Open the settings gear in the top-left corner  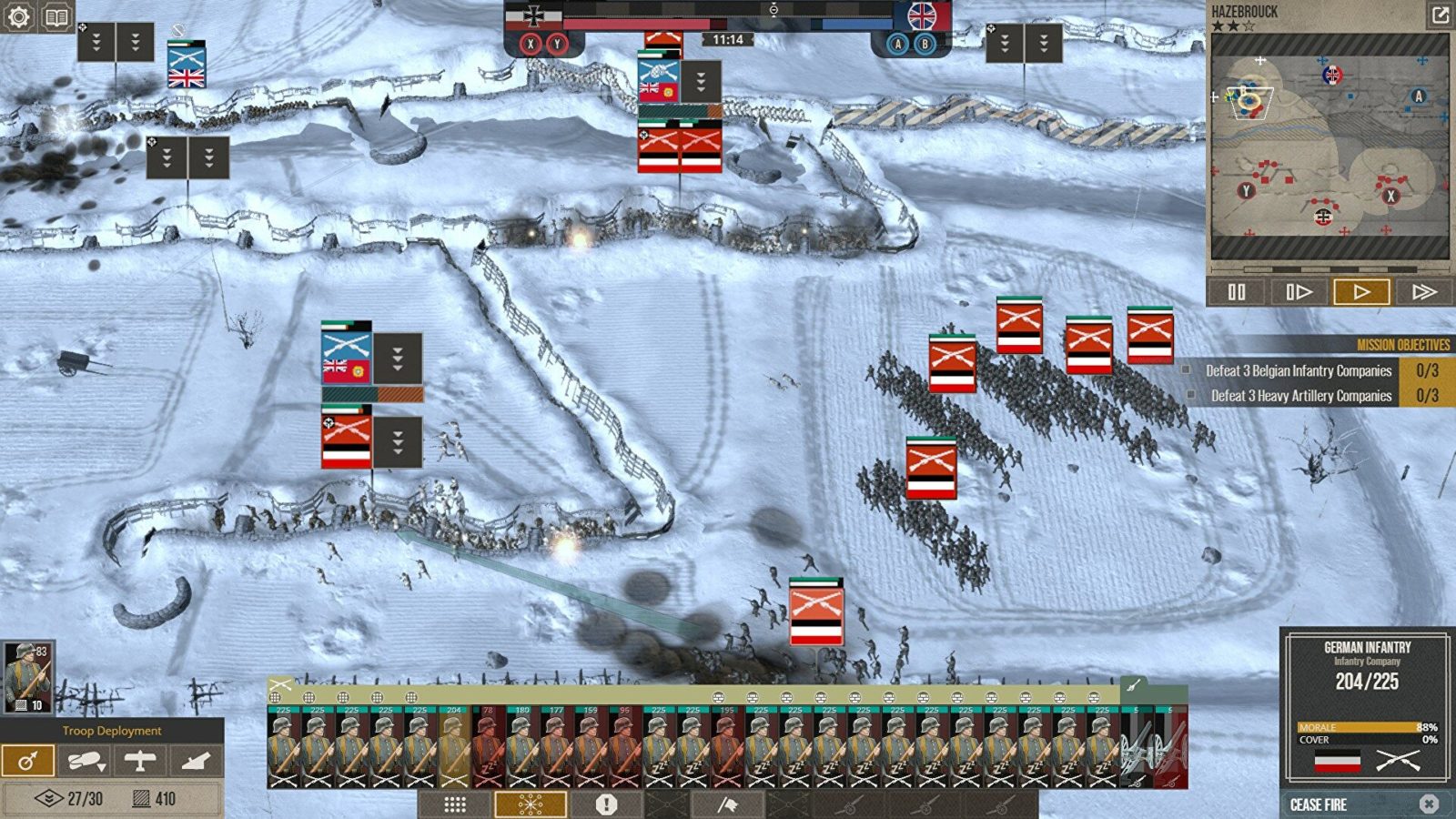pos(16,16)
